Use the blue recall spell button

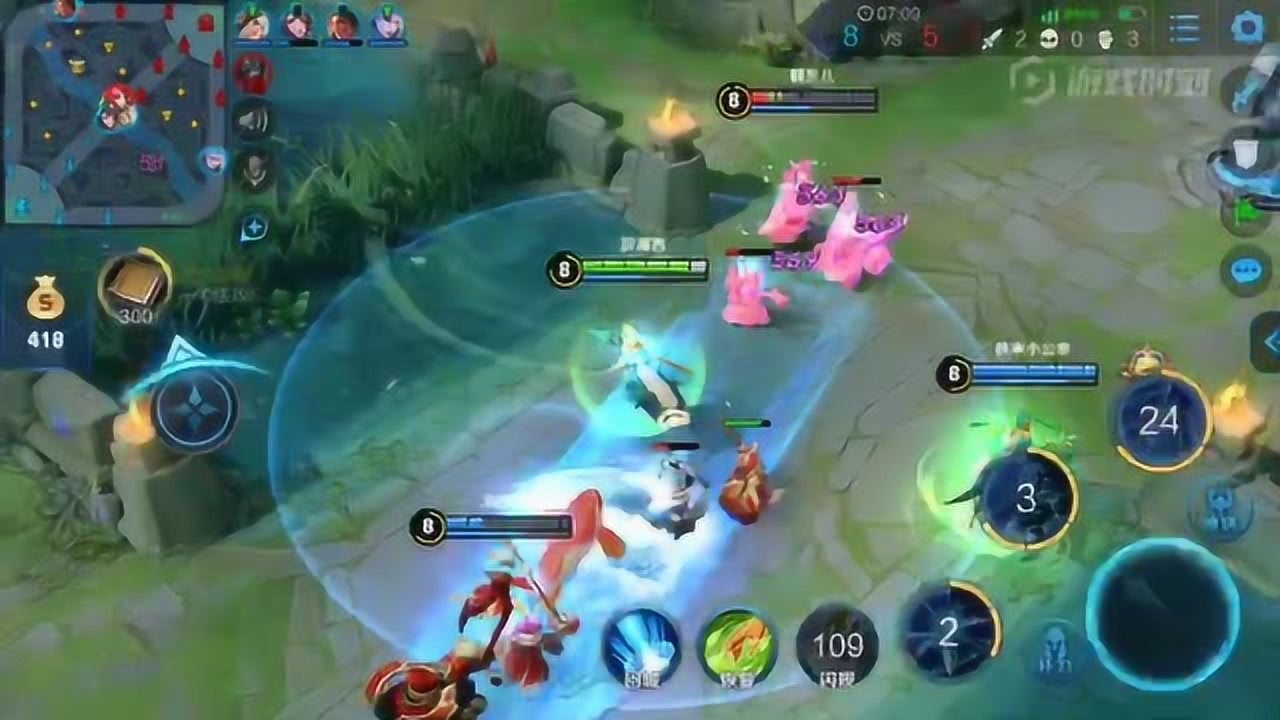tap(641, 645)
